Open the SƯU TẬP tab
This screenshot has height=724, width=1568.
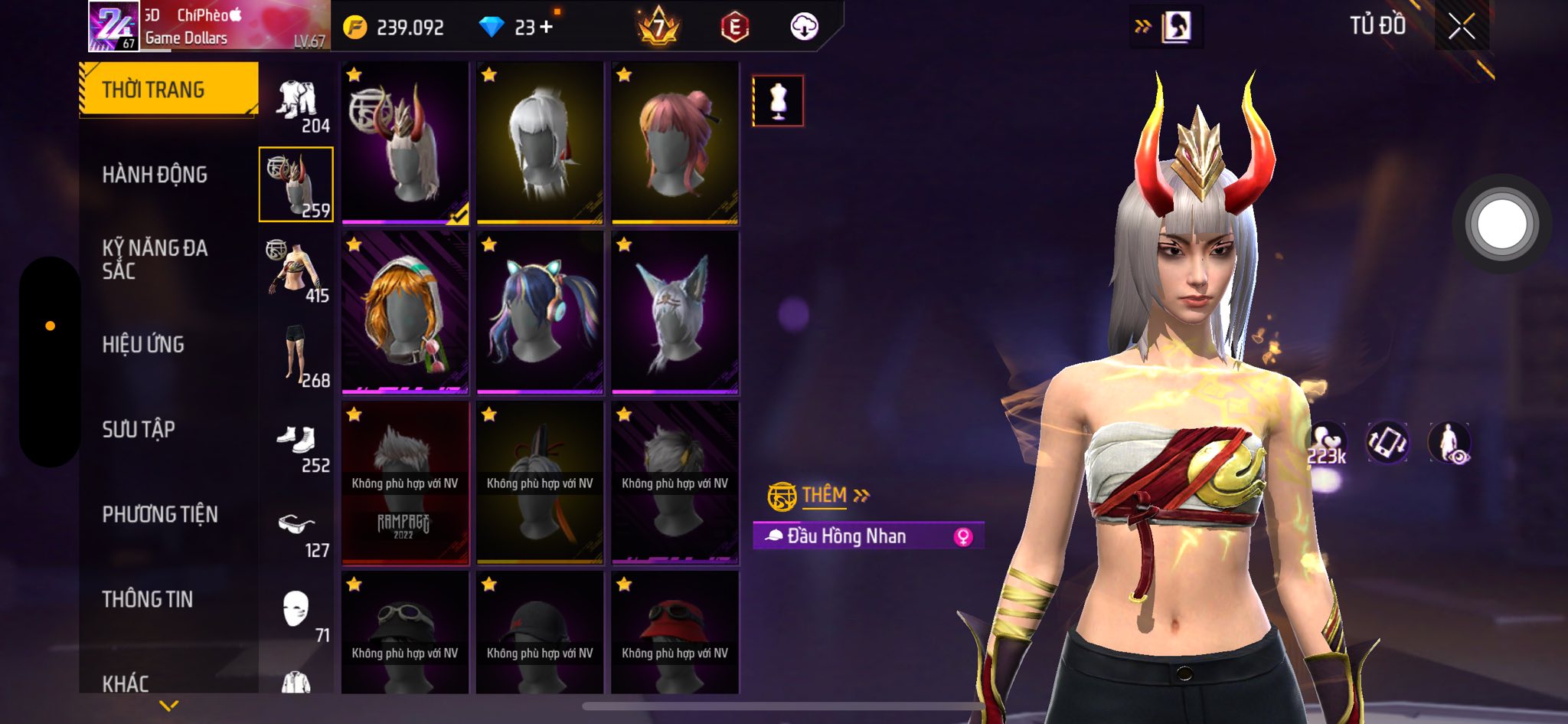tap(139, 429)
